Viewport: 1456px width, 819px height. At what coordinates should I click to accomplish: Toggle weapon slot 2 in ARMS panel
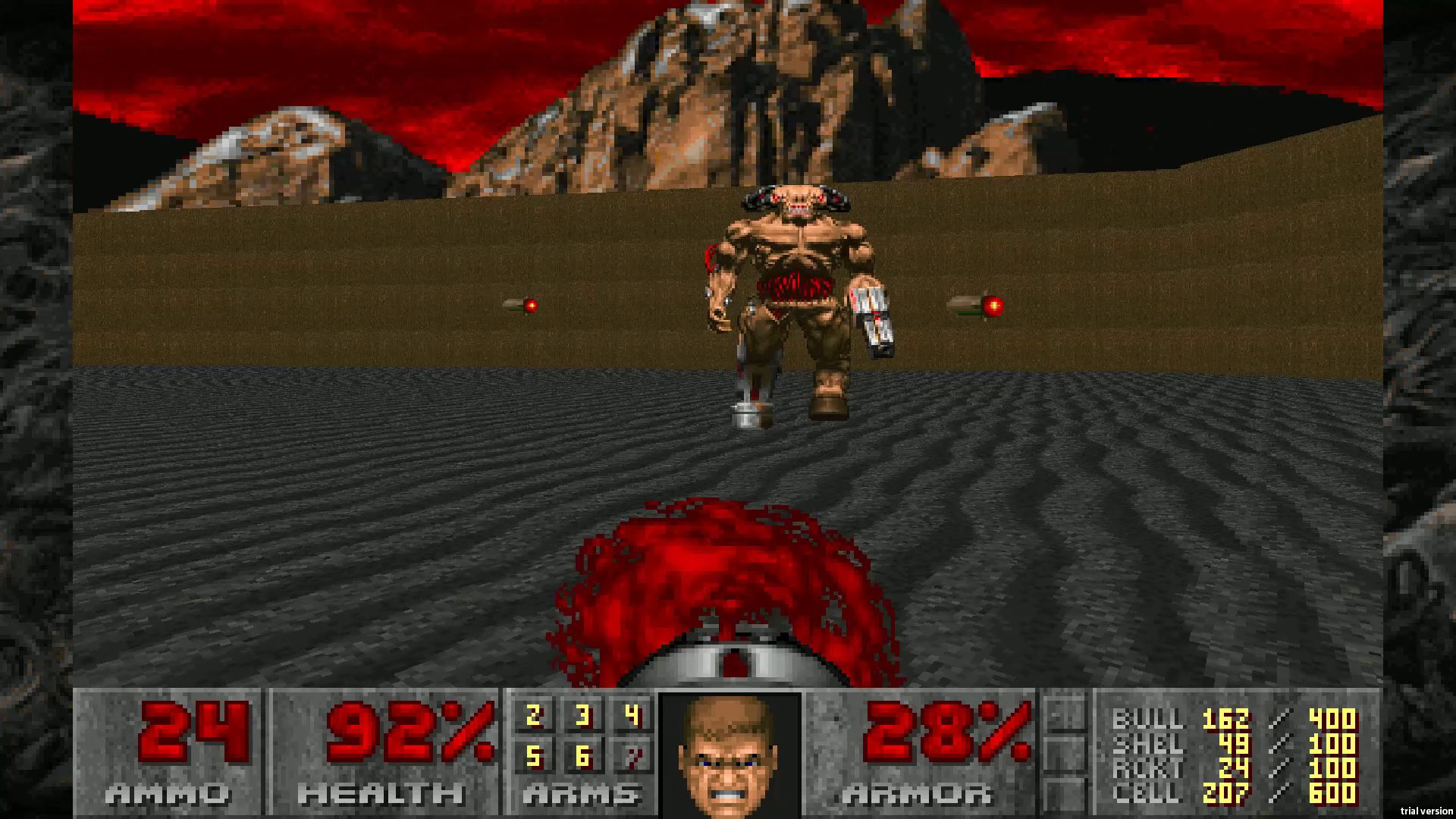(x=535, y=717)
